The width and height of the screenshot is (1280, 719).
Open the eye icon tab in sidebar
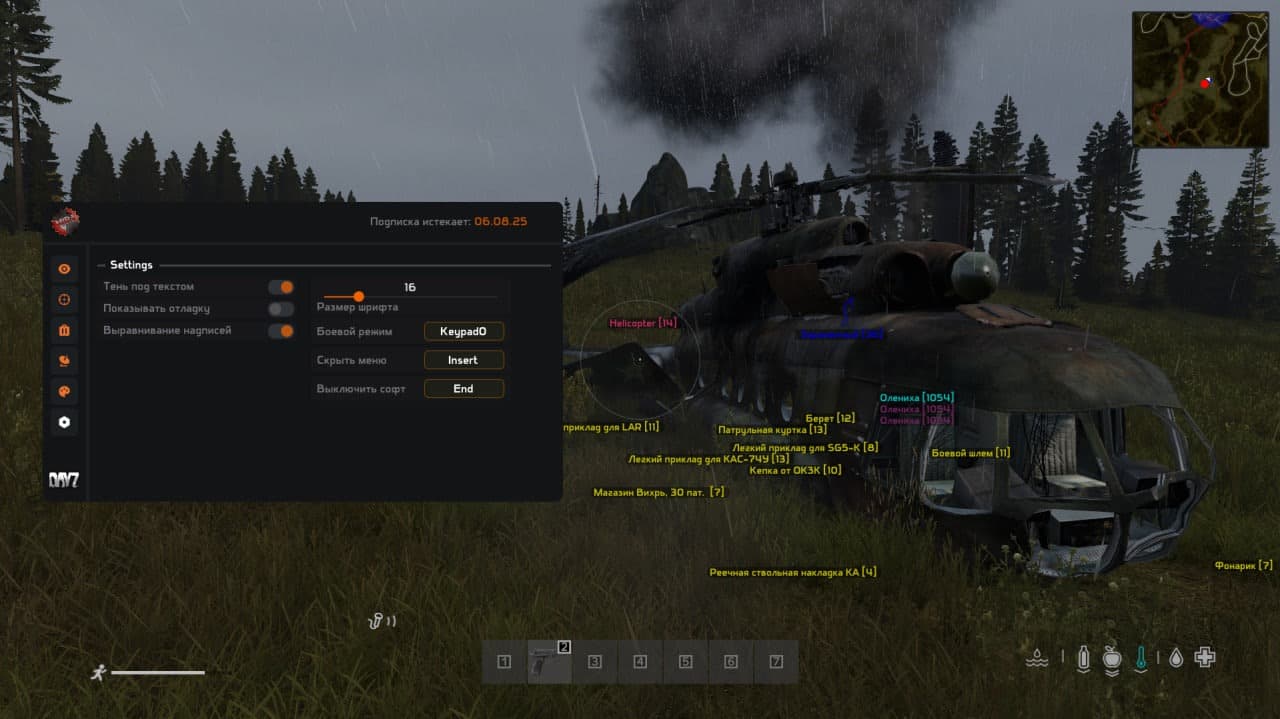[65, 269]
